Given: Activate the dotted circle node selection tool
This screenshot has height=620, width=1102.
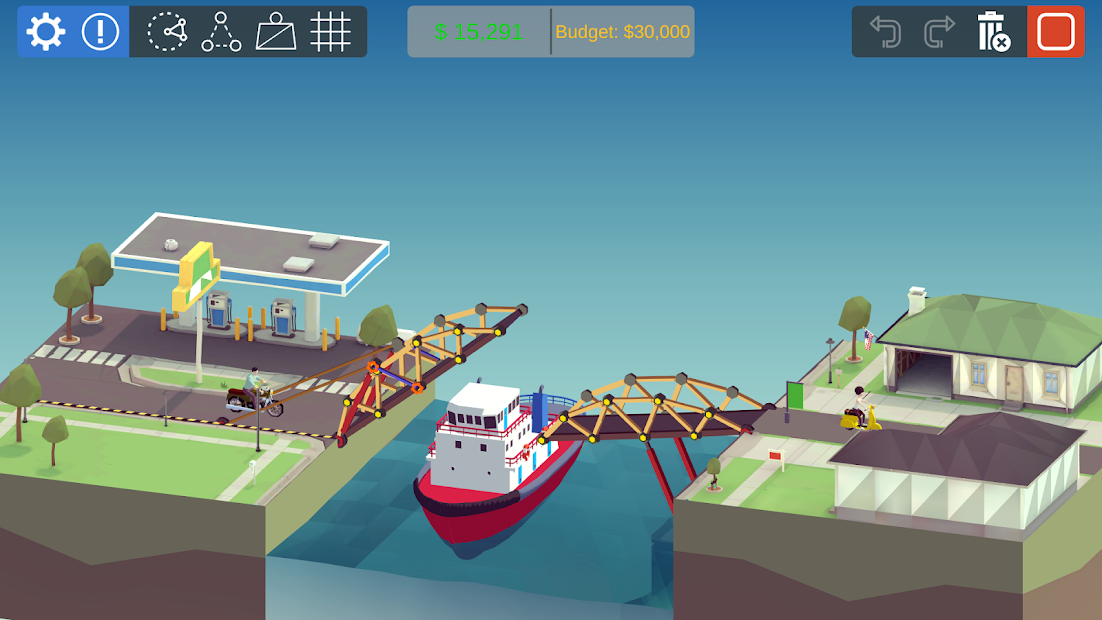Looking at the screenshot, I should click(167, 32).
